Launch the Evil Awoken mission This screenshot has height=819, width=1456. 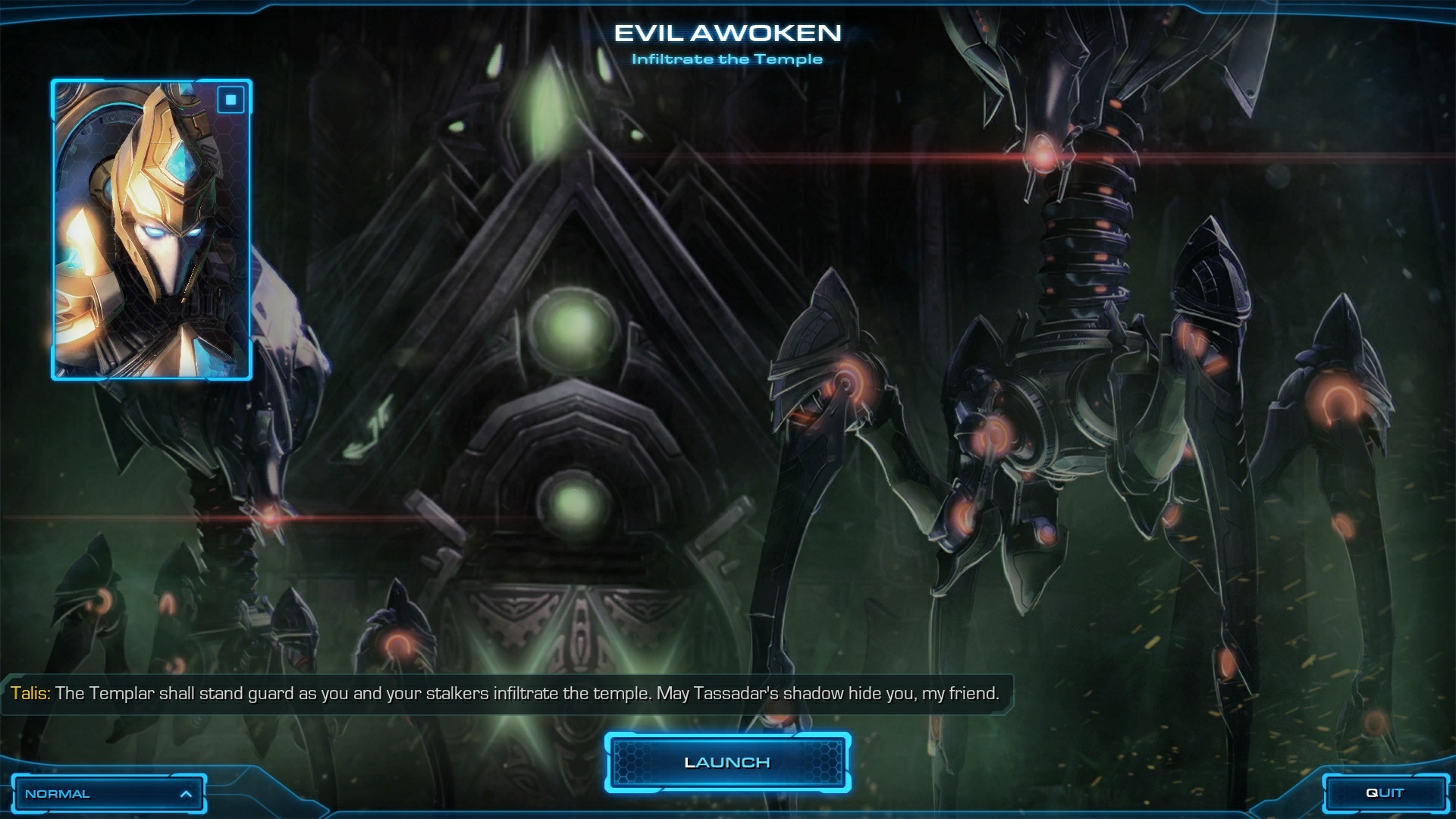click(726, 762)
